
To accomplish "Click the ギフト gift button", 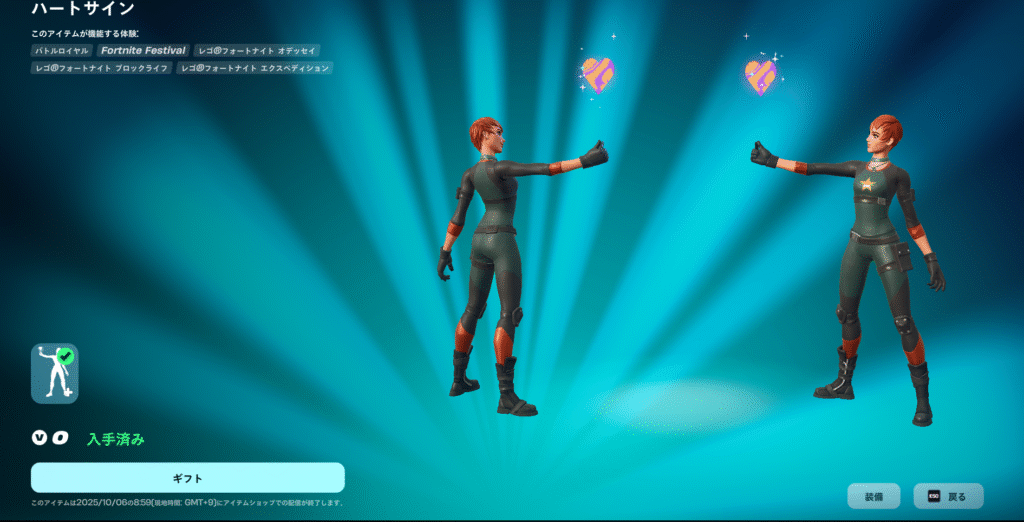I will coord(187,477).
